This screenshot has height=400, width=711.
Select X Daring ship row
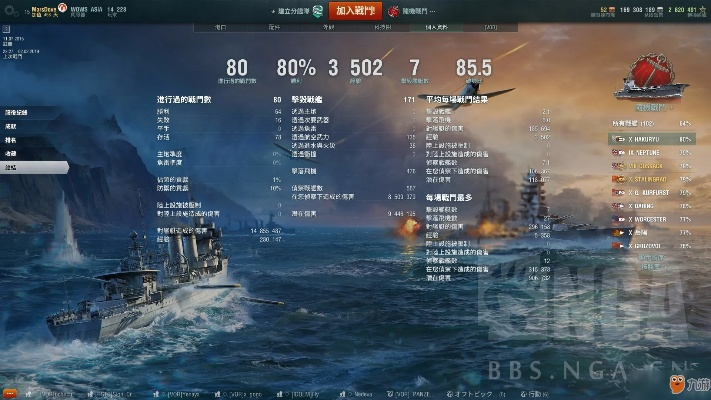(x=648, y=205)
